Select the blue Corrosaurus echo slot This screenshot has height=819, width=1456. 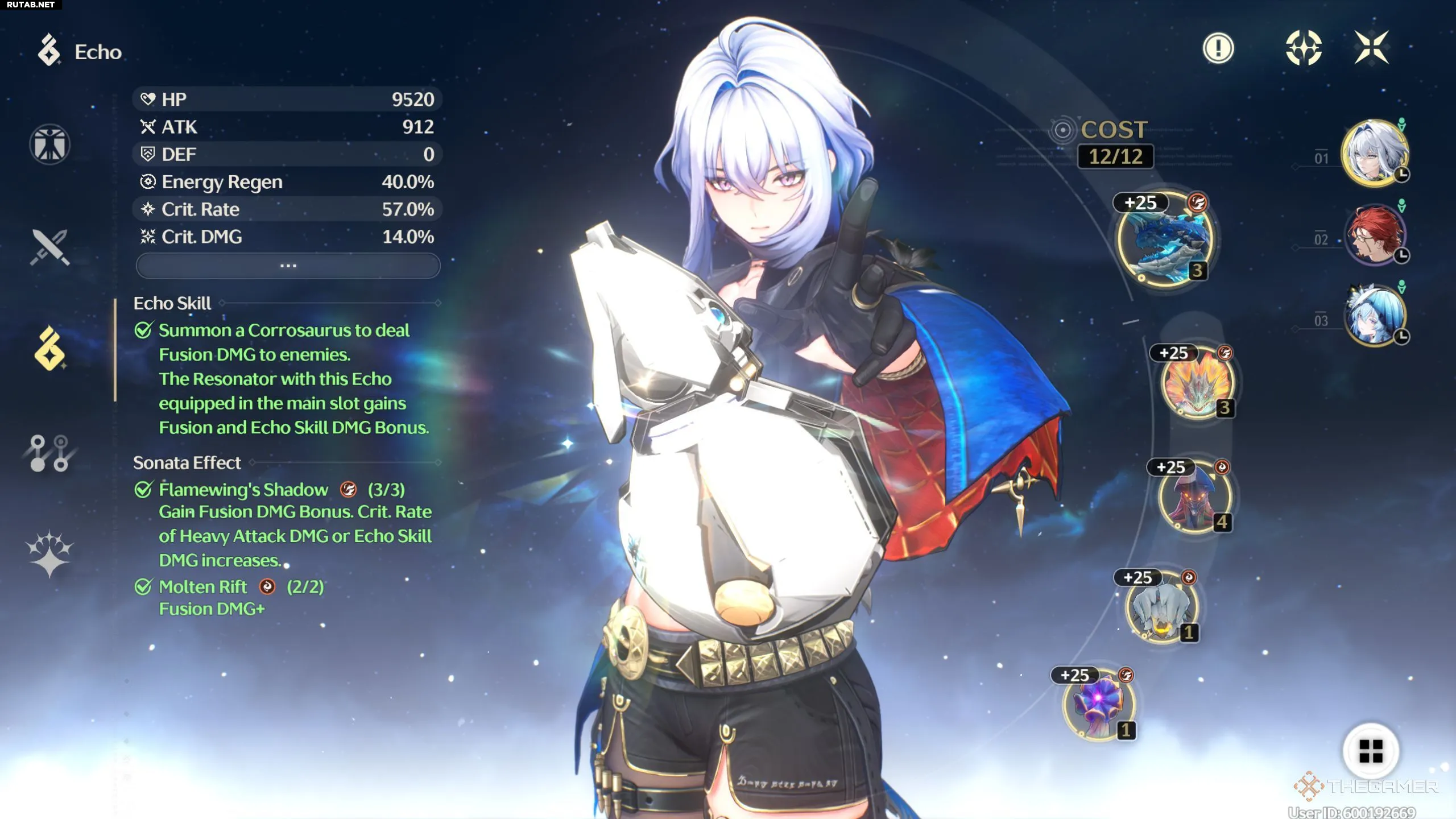point(1166,239)
